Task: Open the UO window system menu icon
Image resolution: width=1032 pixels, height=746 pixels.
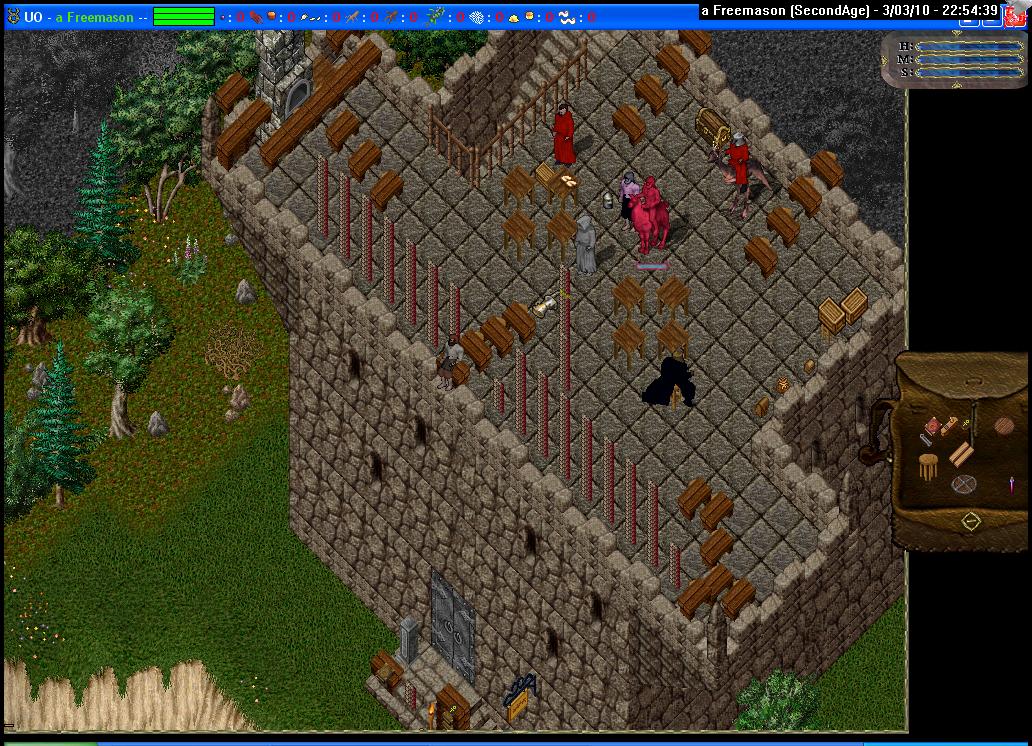Action: (13, 17)
